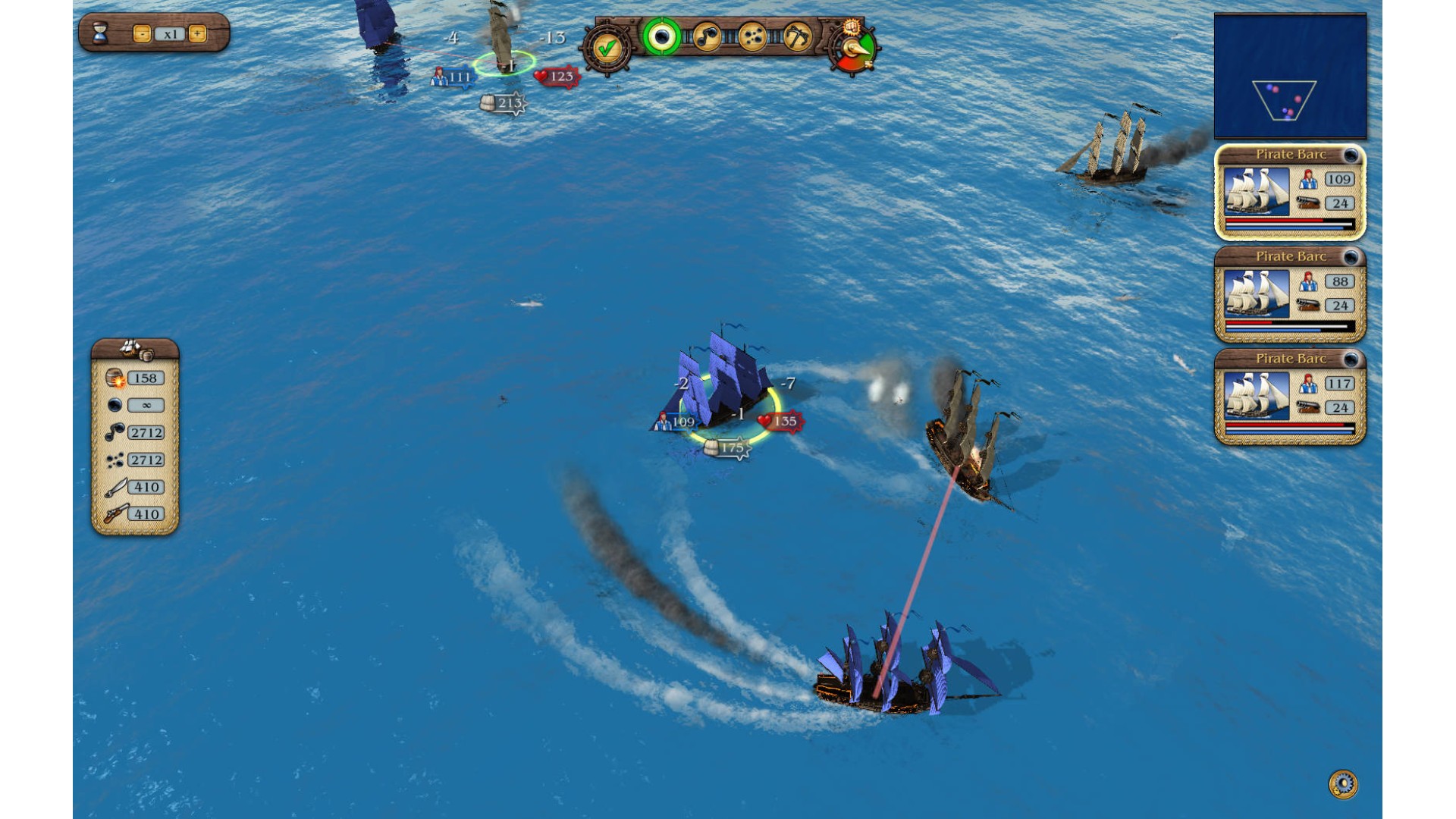Viewport: 1456px width, 819px height.
Task: Increase game speed with the plus button
Action: (x=197, y=34)
